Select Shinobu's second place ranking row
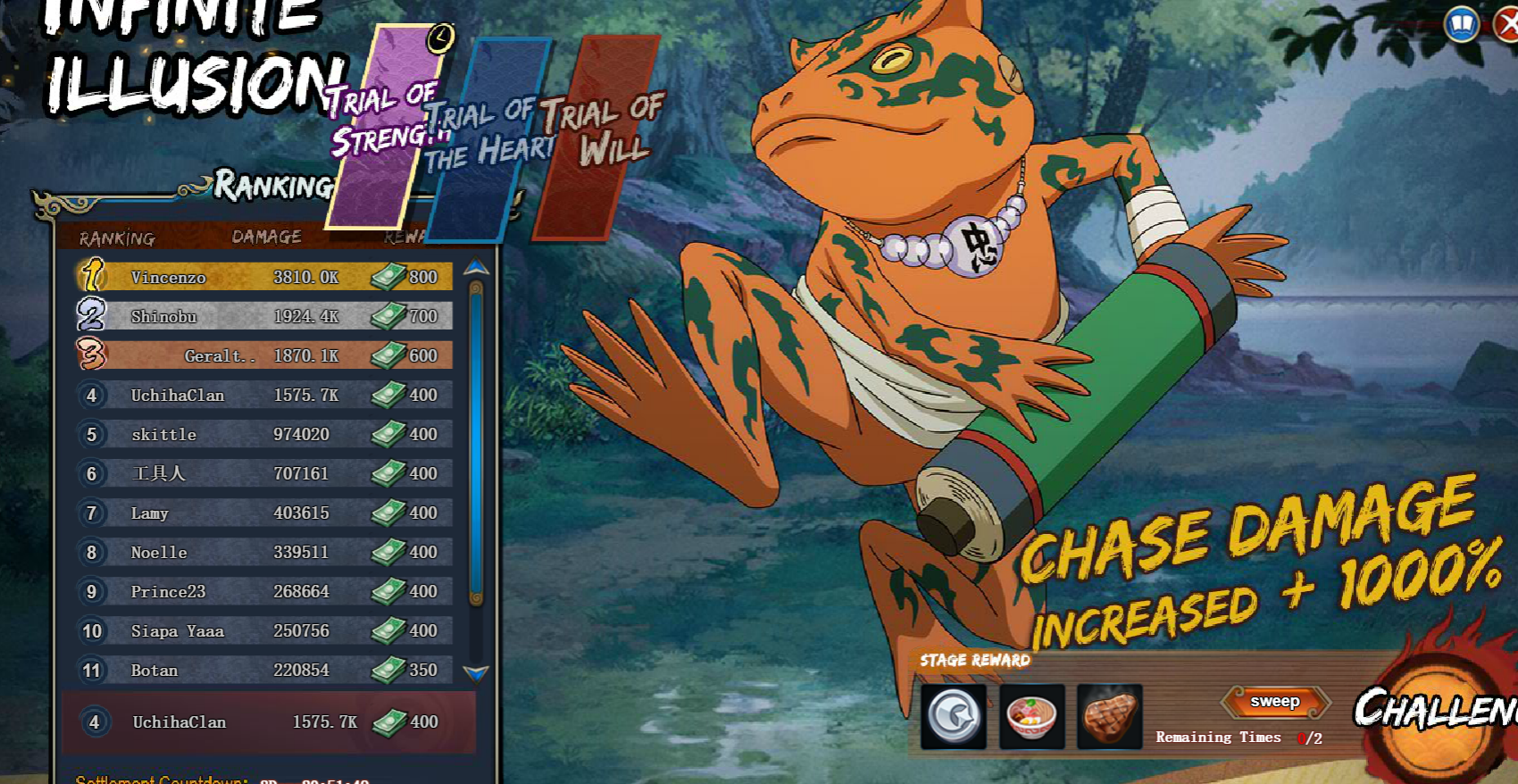This screenshot has width=1518, height=784. pyautogui.click(x=264, y=316)
